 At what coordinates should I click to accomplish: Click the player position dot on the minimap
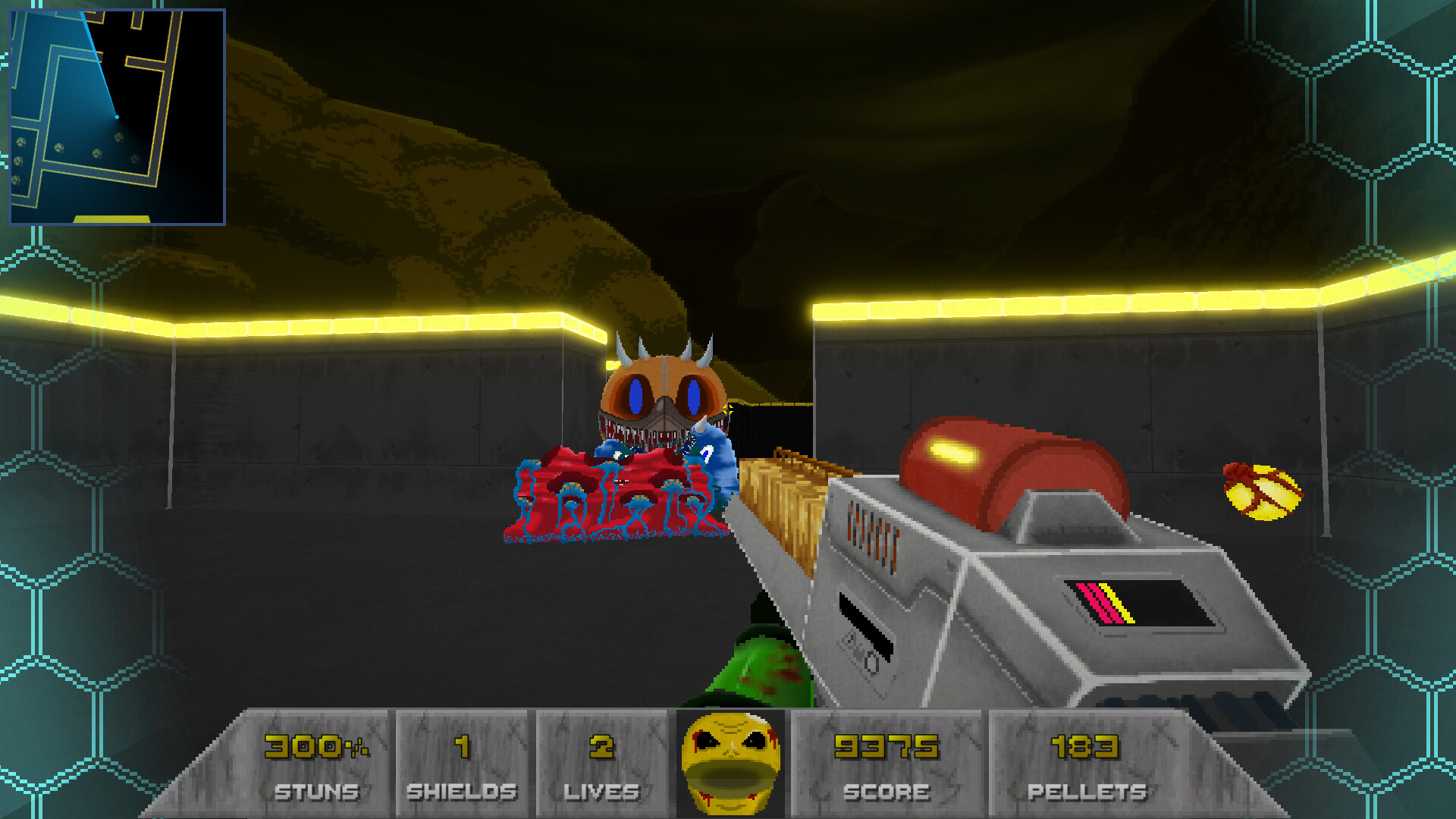tap(115, 118)
